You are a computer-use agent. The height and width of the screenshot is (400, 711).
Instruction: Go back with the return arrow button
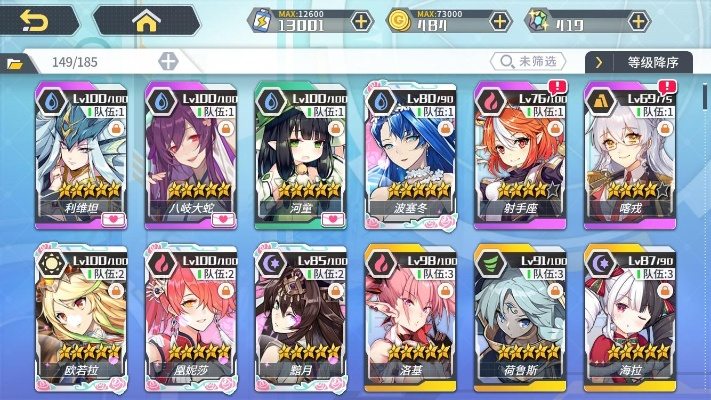pos(35,19)
